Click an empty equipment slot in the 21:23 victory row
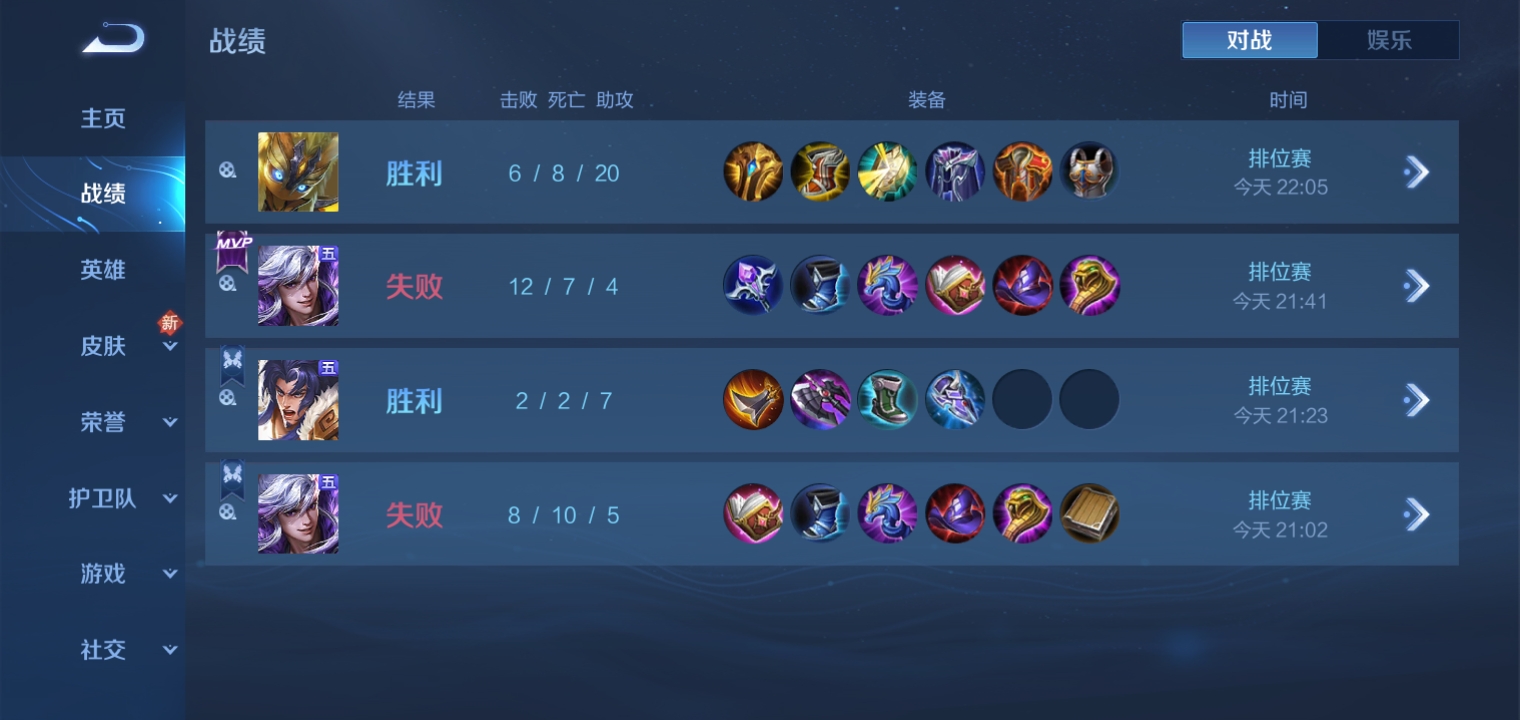1520x720 pixels. point(1022,399)
